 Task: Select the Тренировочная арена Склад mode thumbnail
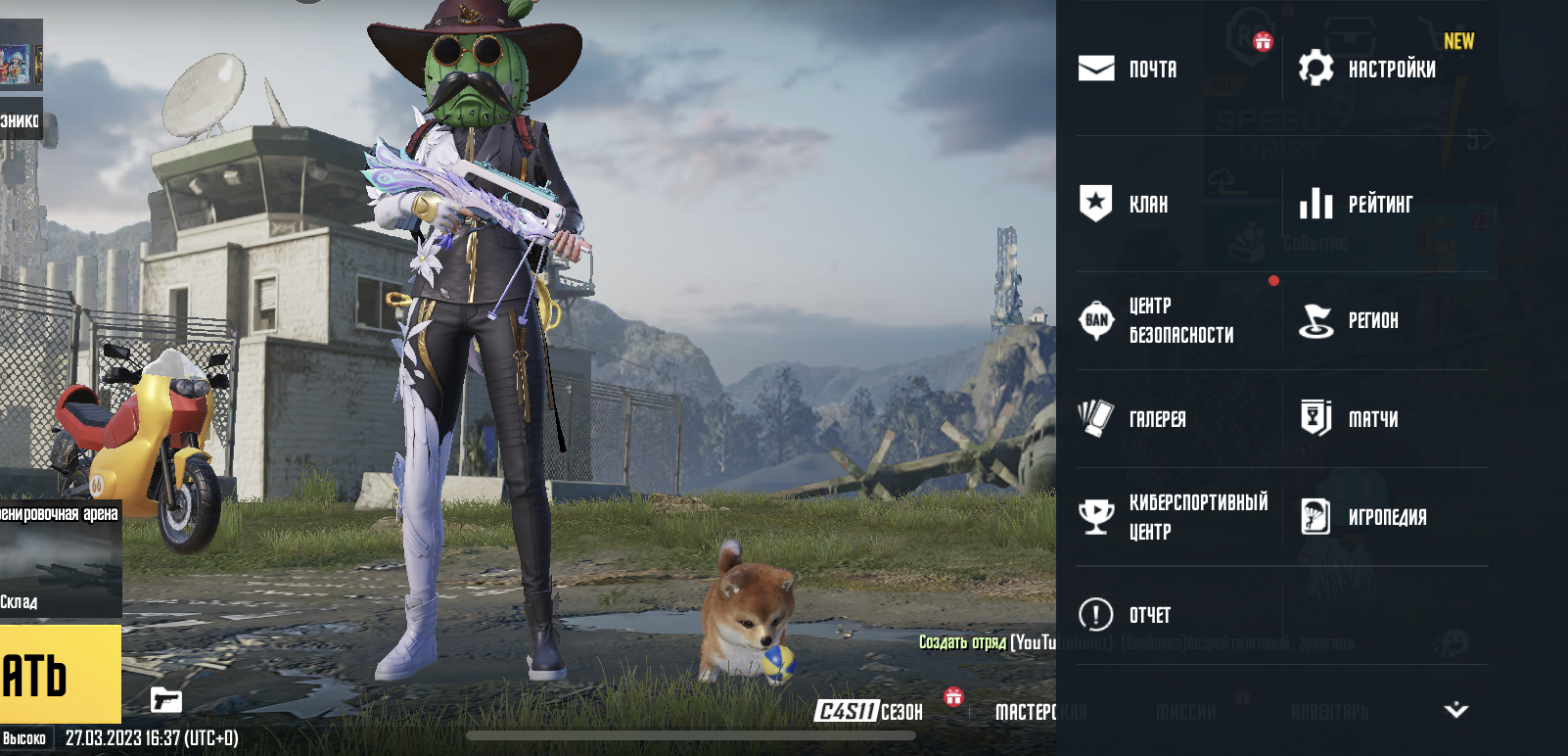tap(61, 559)
